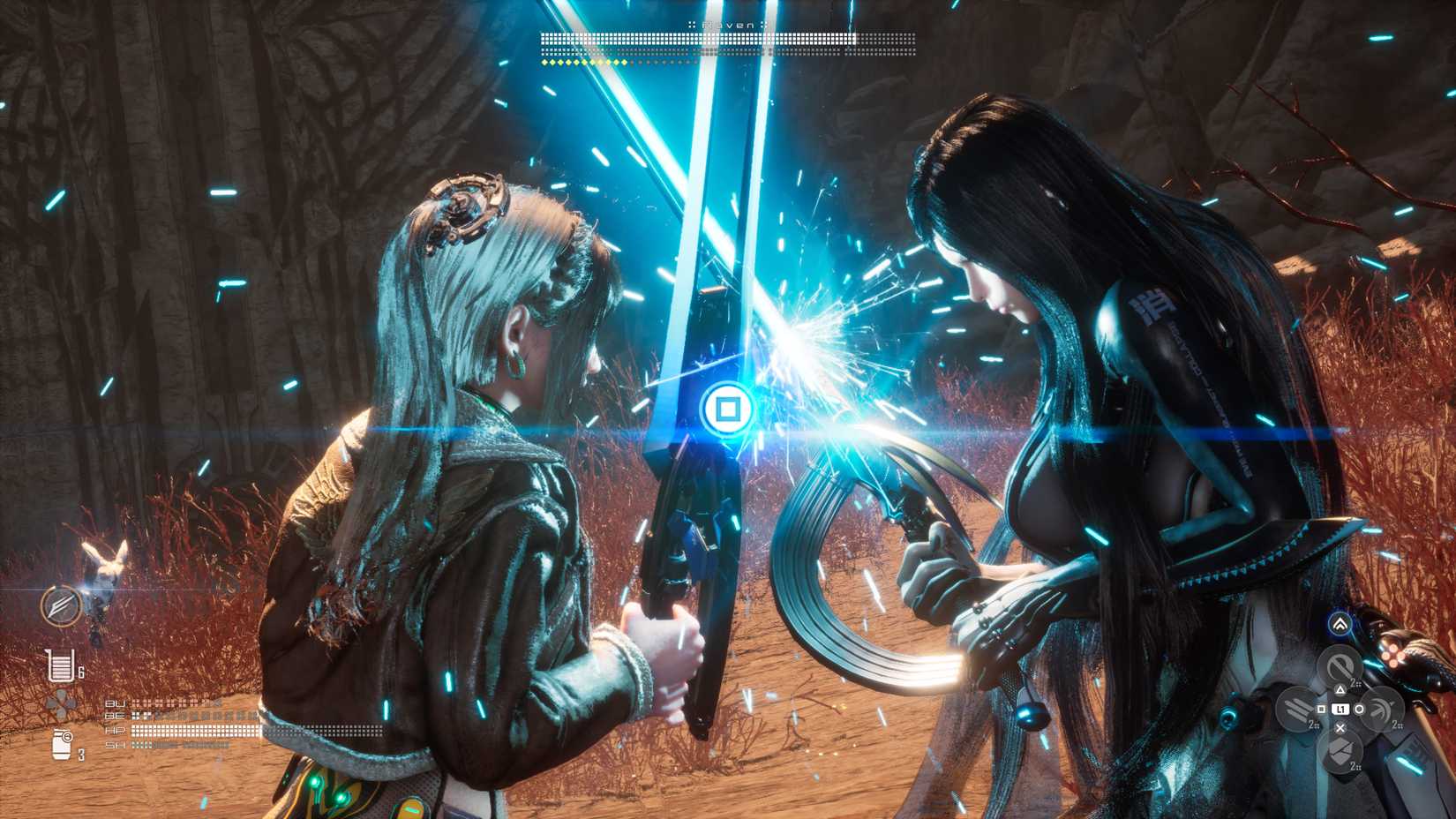The height and width of the screenshot is (819, 1456).
Task: Select the Triangle Beta skill on the skill wheel
Action: pos(1340,664)
